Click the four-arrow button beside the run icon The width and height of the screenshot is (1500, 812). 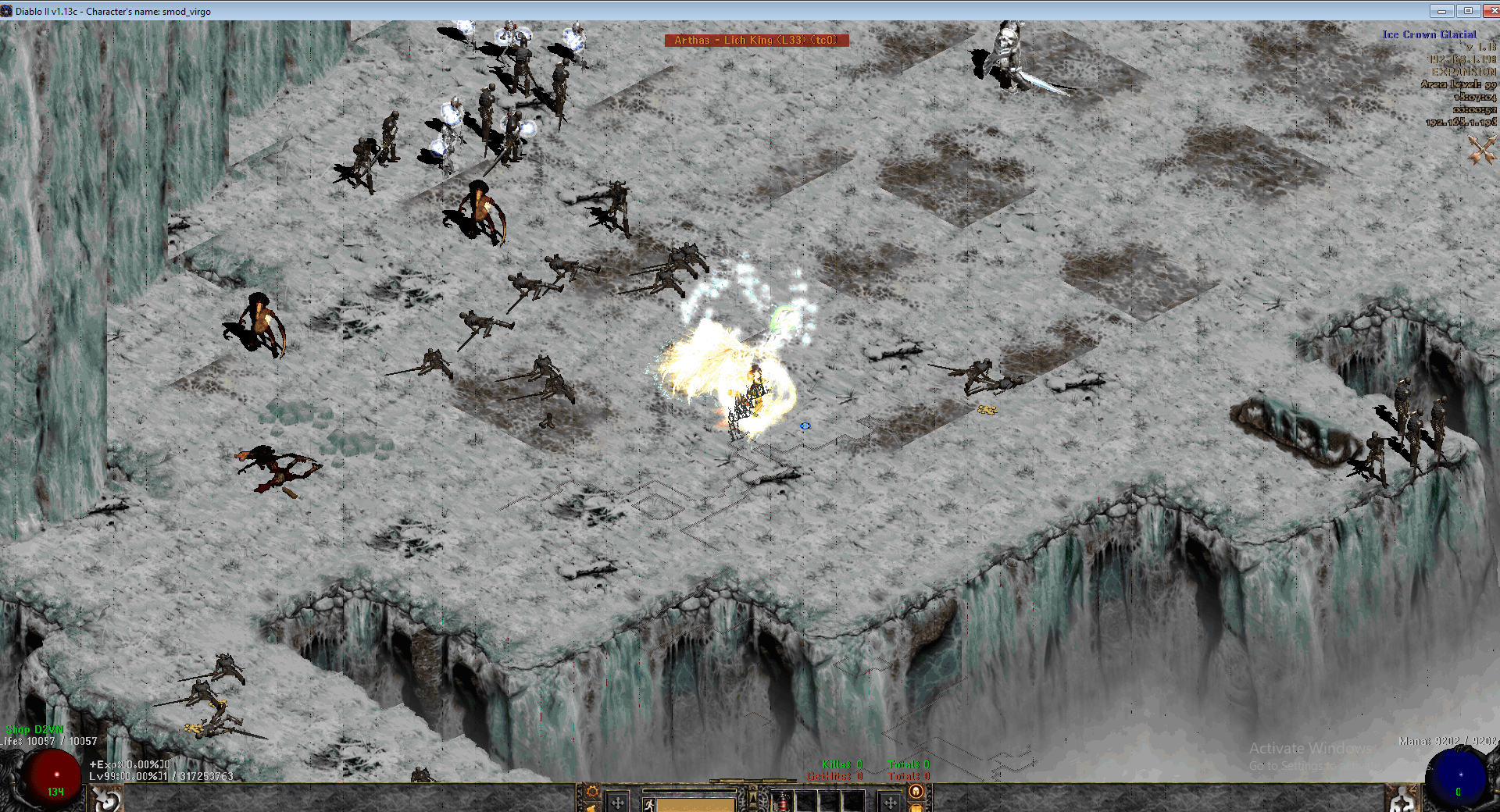(x=618, y=803)
